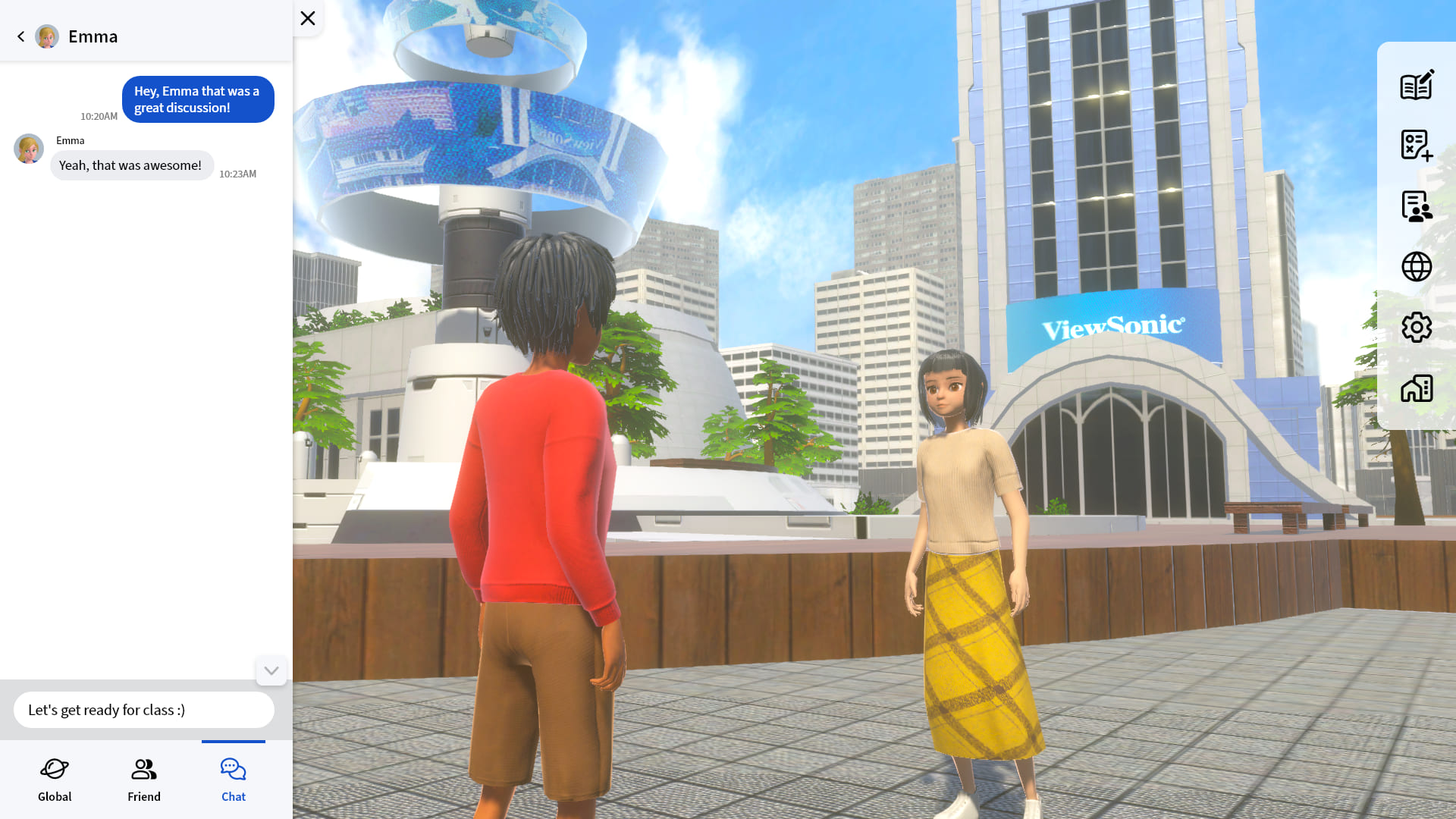Go back from Emma's chat
This screenshot has width=1456, height=819.
pos(21,36)
